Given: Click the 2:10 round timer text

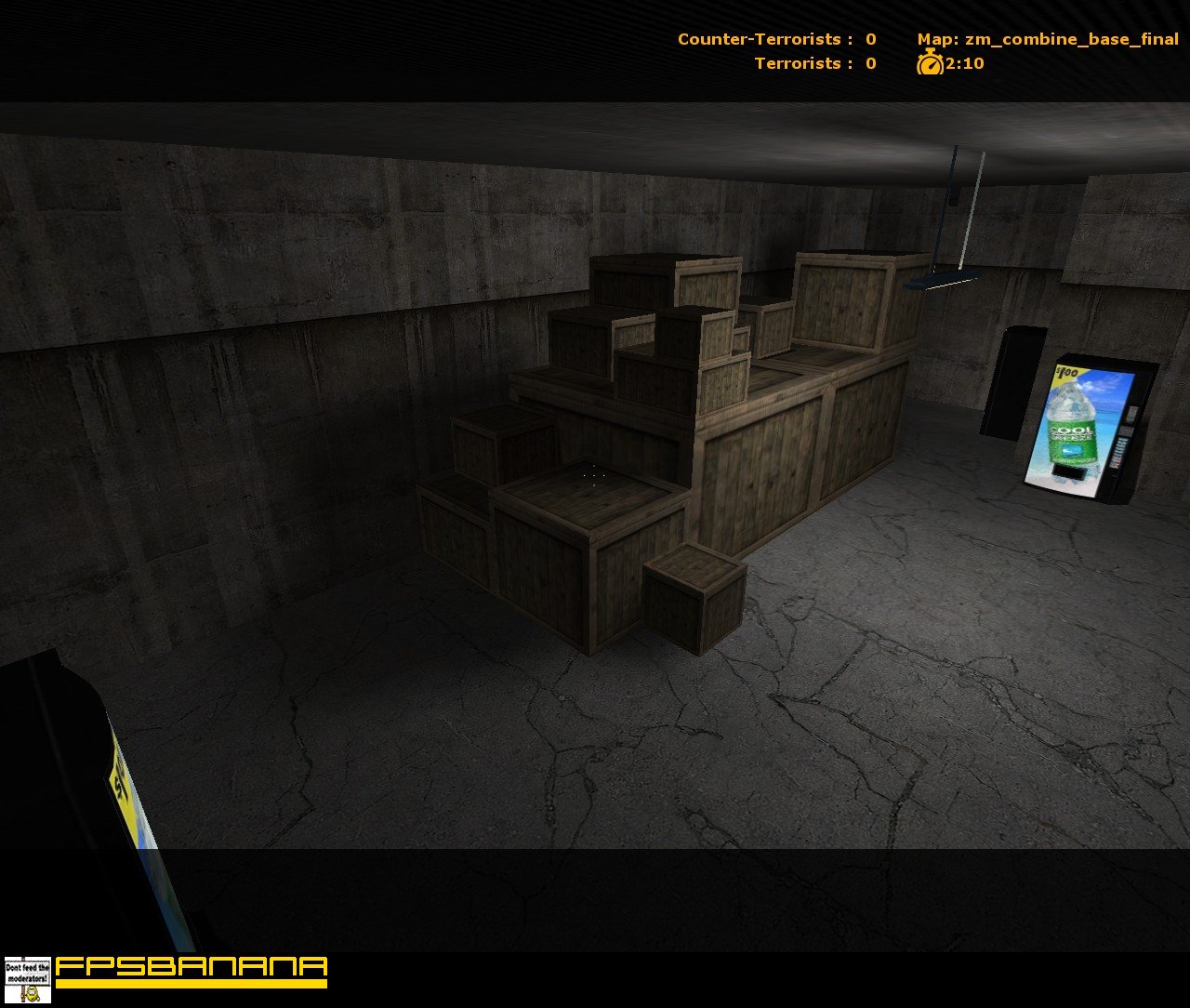Looking at the screenshot, I should click(x=964, y=65).
